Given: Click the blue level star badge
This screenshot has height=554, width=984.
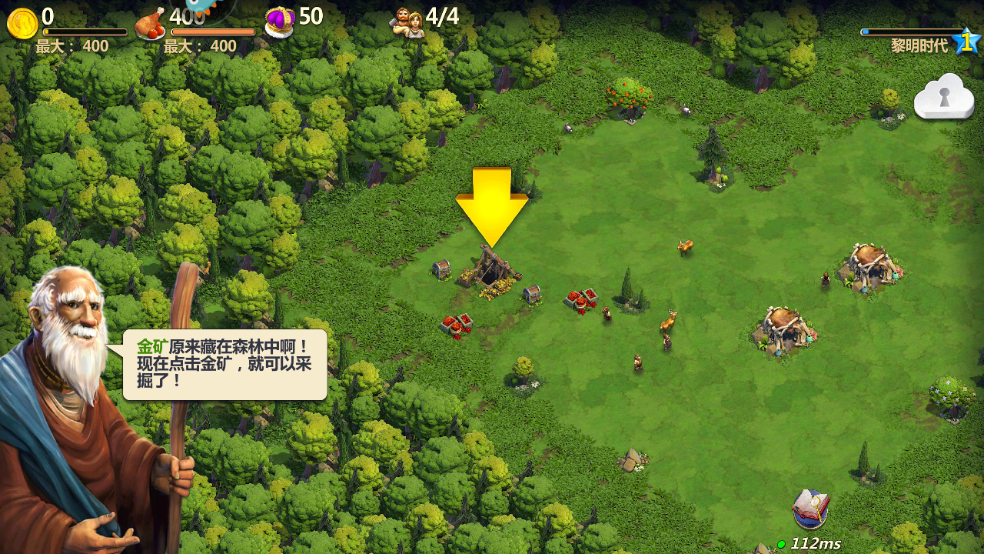Looking at the screenshot, I should pyautogui.click(x=966, y=41).
